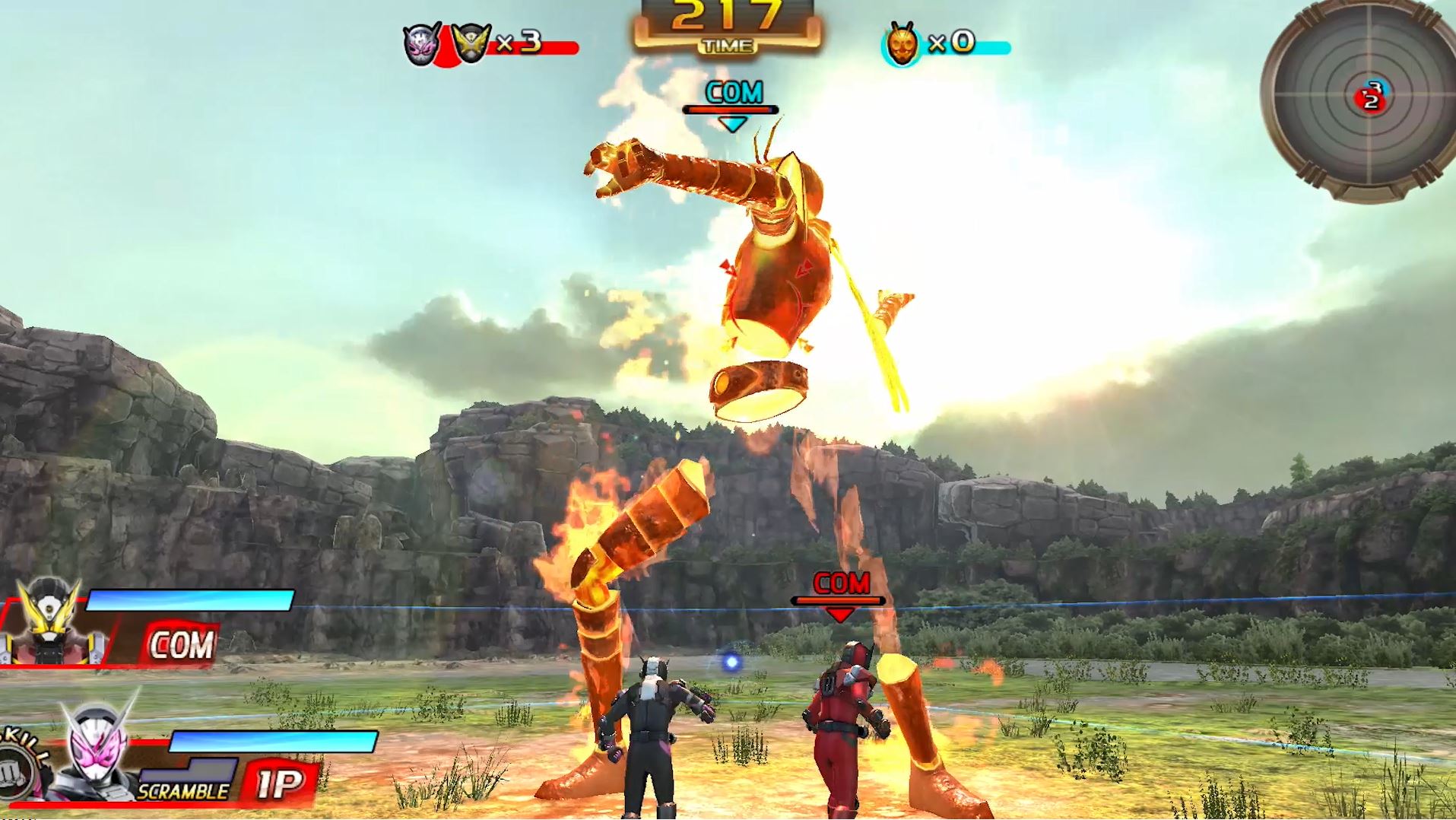Select the COM partner rider portrait
The width and height of the screenshot is (1456, 820).
click(49, 624)
